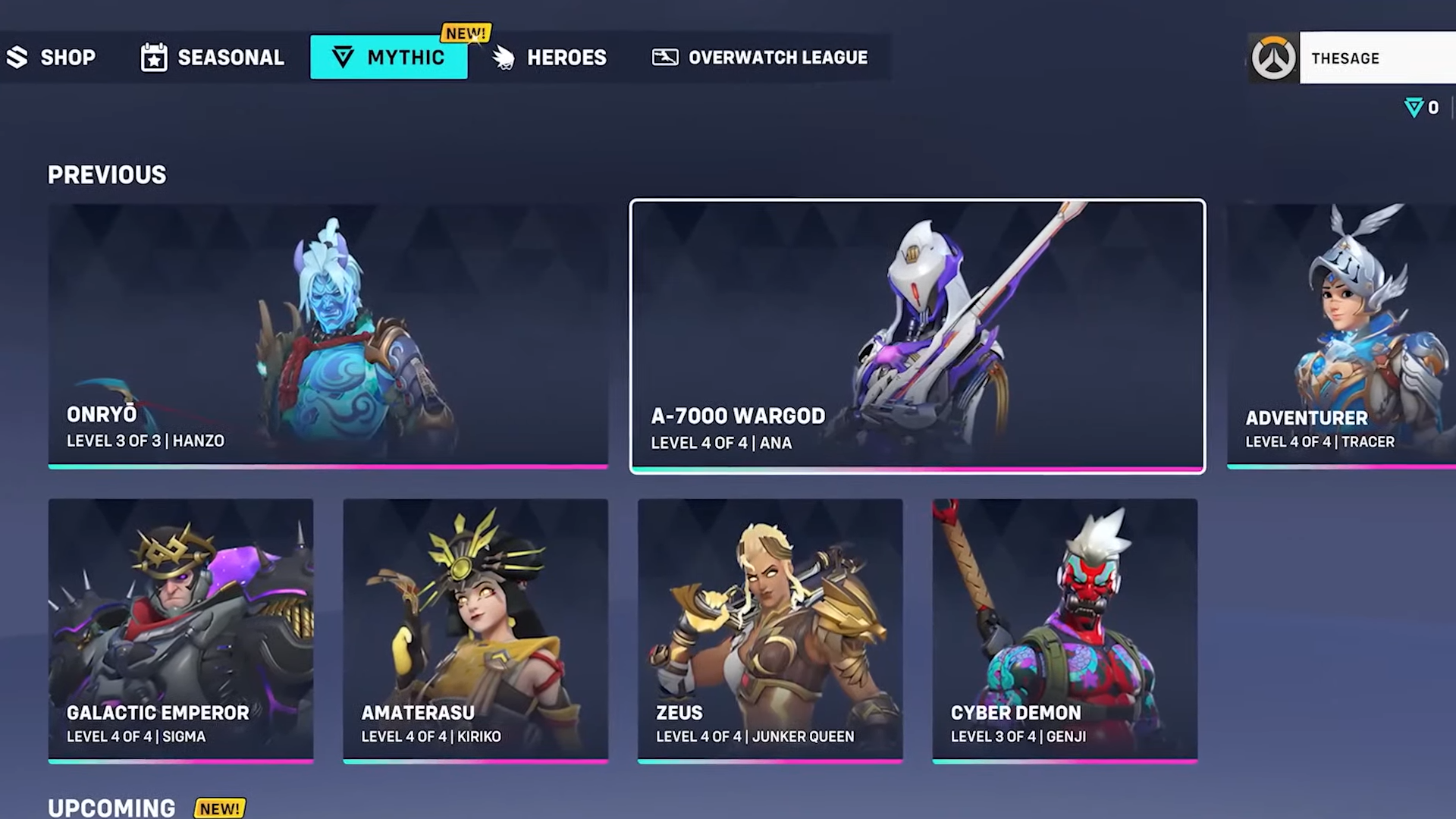Click the NEW! badge above the Mythic tab

tap(466, 33)
